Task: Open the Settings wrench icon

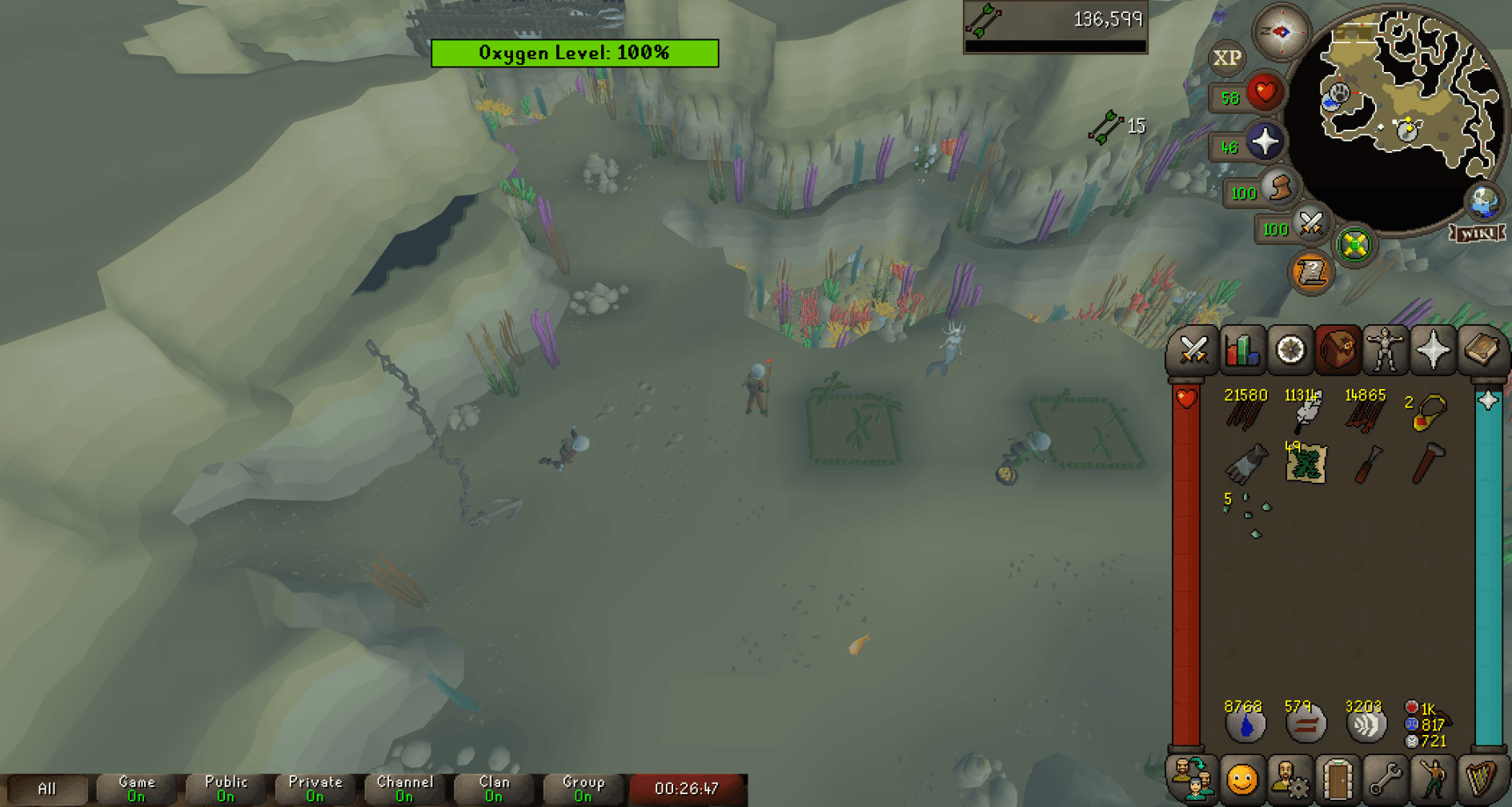Action: point(1385,777)
